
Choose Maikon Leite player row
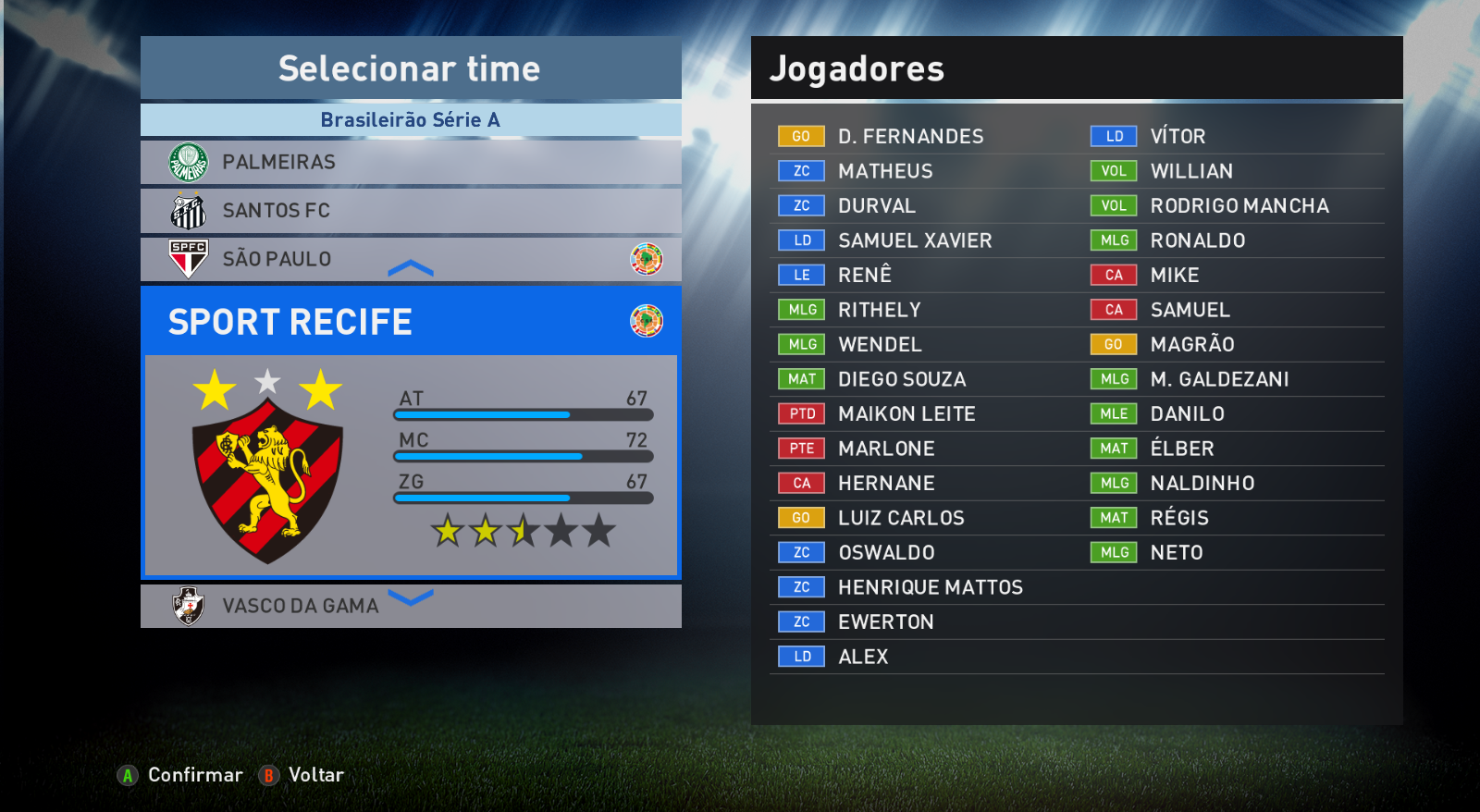point(906,414)
